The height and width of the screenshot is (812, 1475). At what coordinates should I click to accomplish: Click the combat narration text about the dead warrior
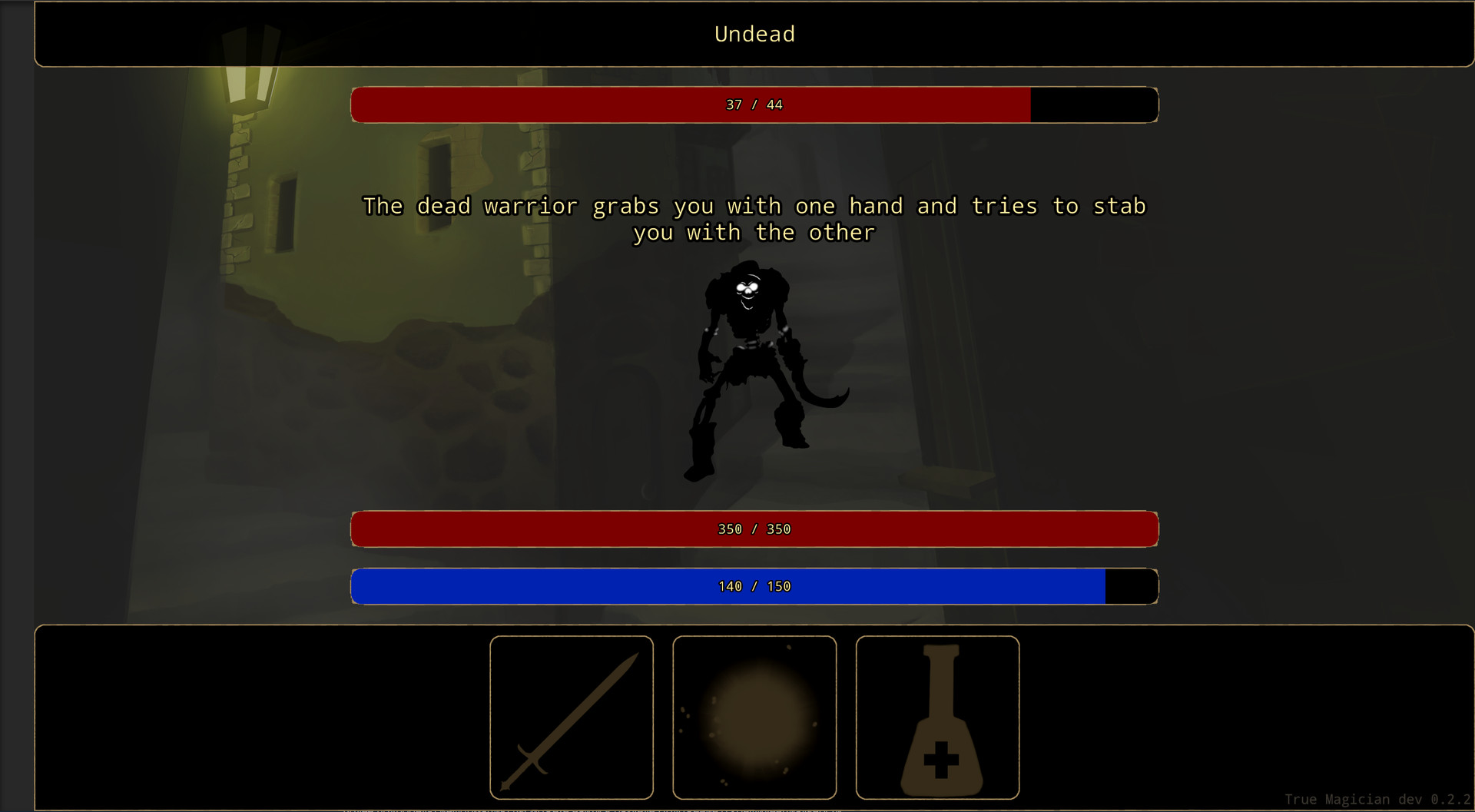click(754, 219)
